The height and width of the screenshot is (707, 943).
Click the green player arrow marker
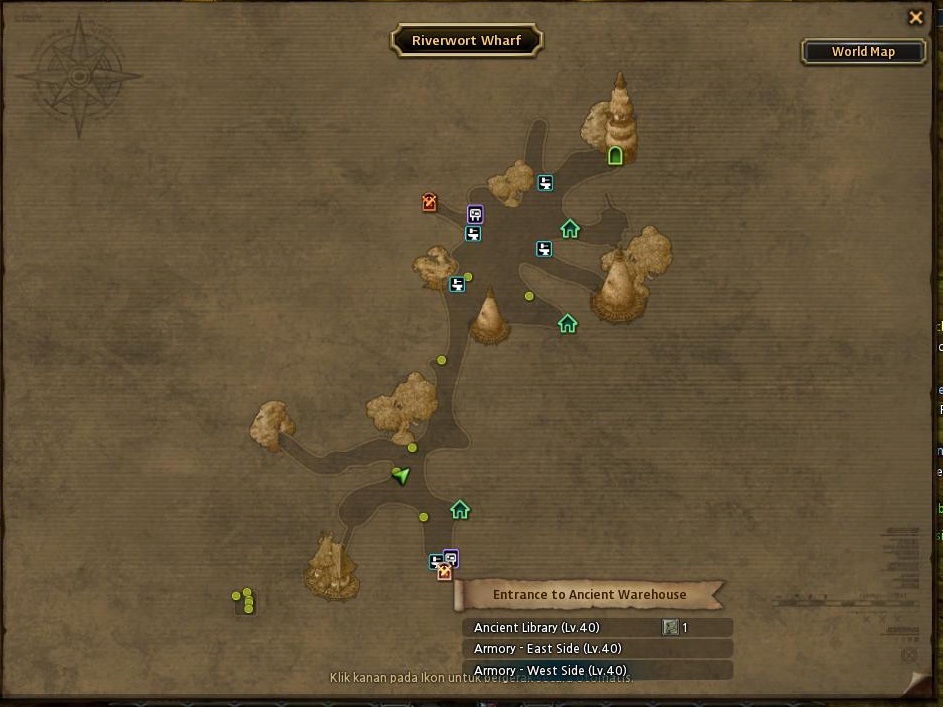pyautogui.click(x=402, y=475)
